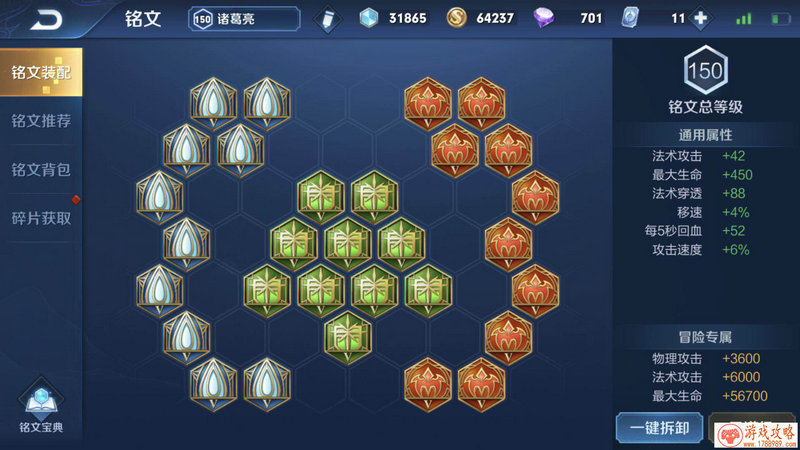Tap the purple gem currency icon
800x450 pixels.
pos(546,18)
